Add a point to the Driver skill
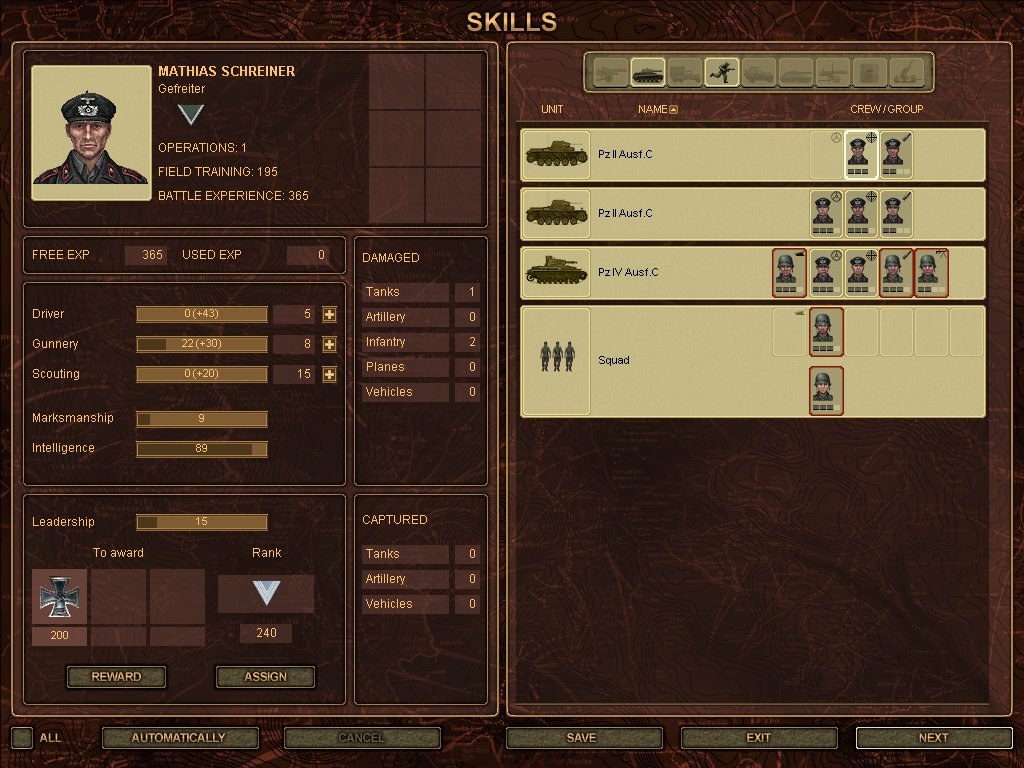Image resolution: width=1024 pixels, height=768 pixels. point(329,314)
